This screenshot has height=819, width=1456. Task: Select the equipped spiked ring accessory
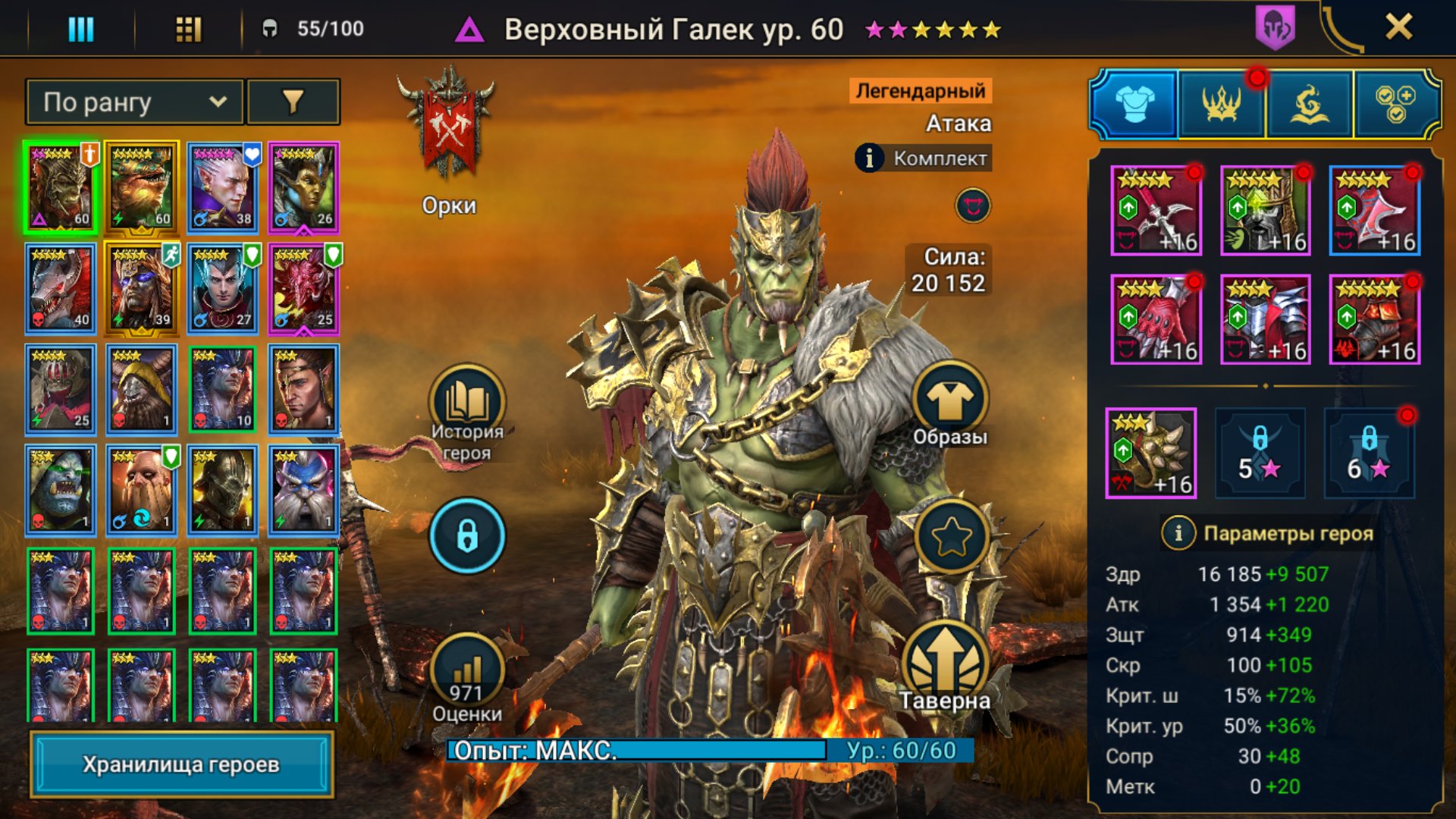click(1151, 453)
